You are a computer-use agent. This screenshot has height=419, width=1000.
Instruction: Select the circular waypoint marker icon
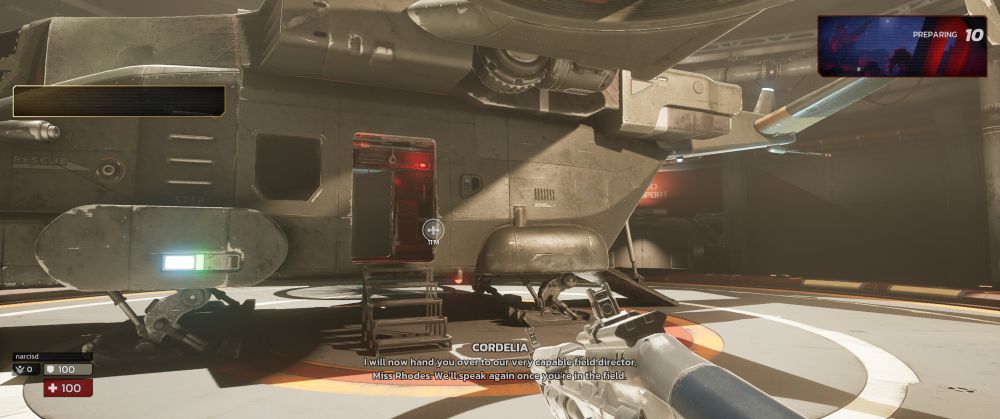click(432, 231)
